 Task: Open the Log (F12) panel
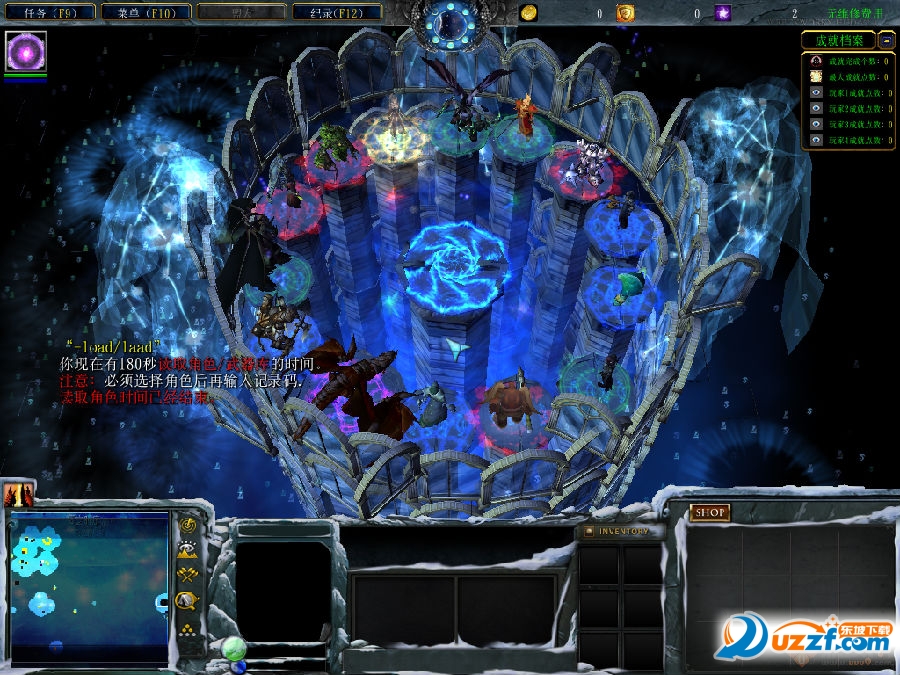coord(338,13)
